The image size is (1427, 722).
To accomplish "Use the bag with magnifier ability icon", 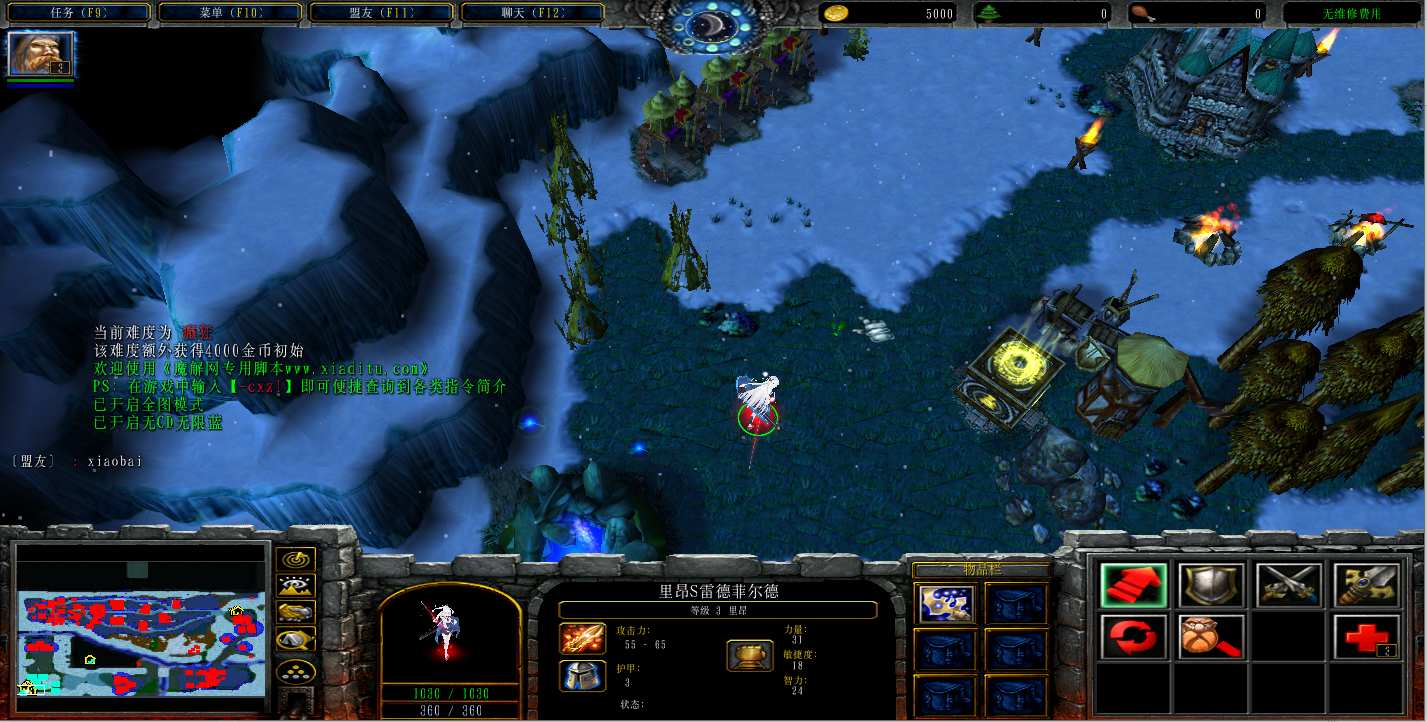I will pos(1211,637).
